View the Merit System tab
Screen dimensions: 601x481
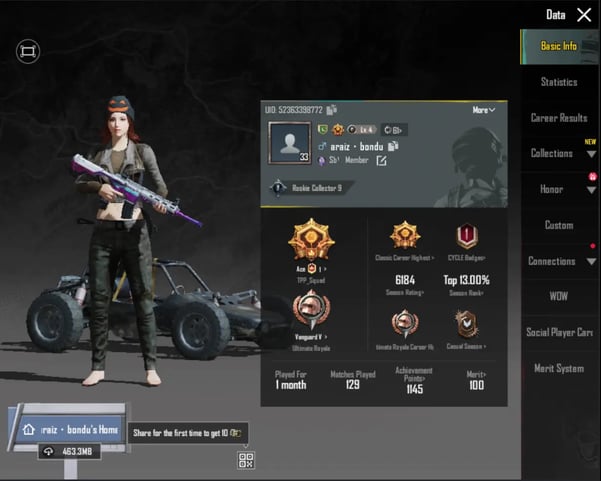[x=559, y=368]
